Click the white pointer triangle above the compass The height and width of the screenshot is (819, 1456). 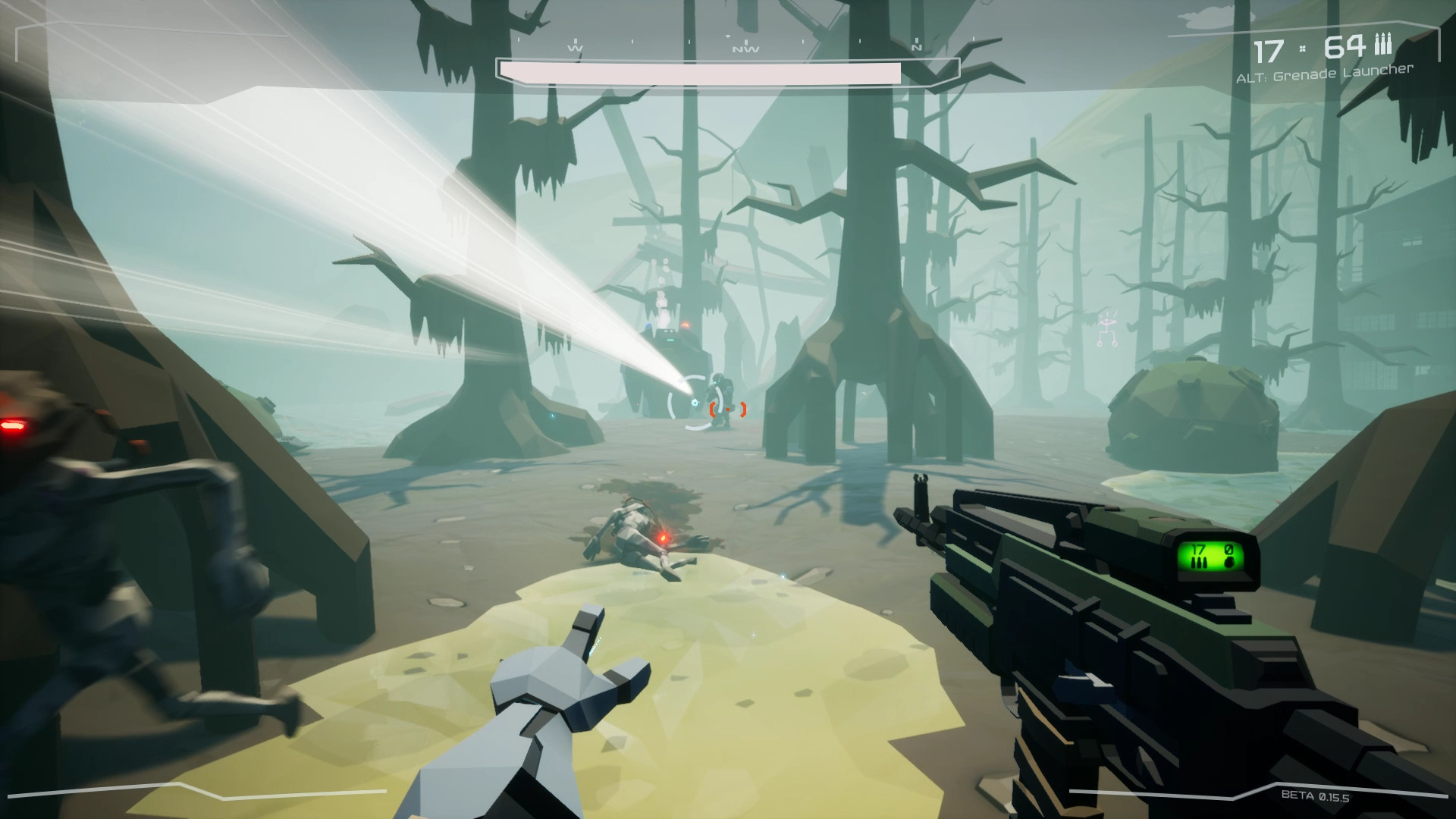coord(727,36)
